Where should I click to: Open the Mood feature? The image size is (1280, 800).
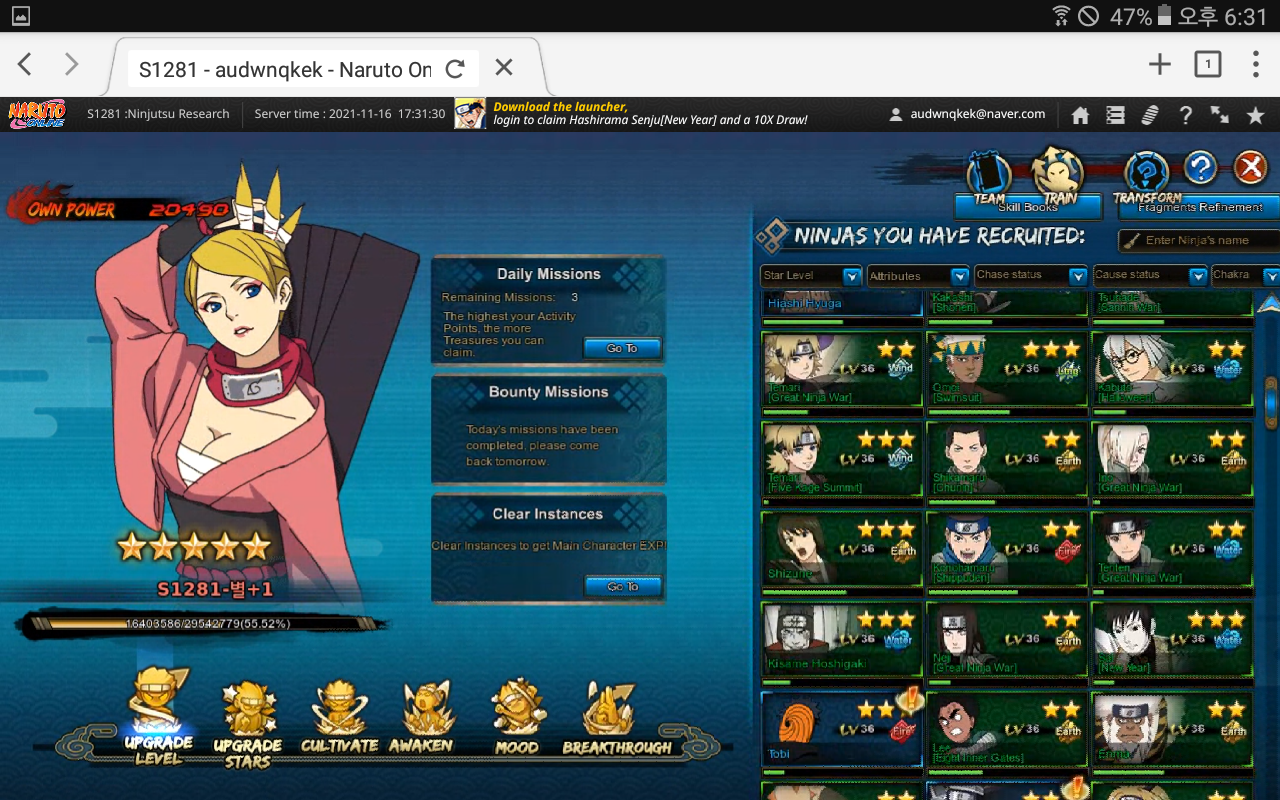pyautogui.click(x=517, y=718)
